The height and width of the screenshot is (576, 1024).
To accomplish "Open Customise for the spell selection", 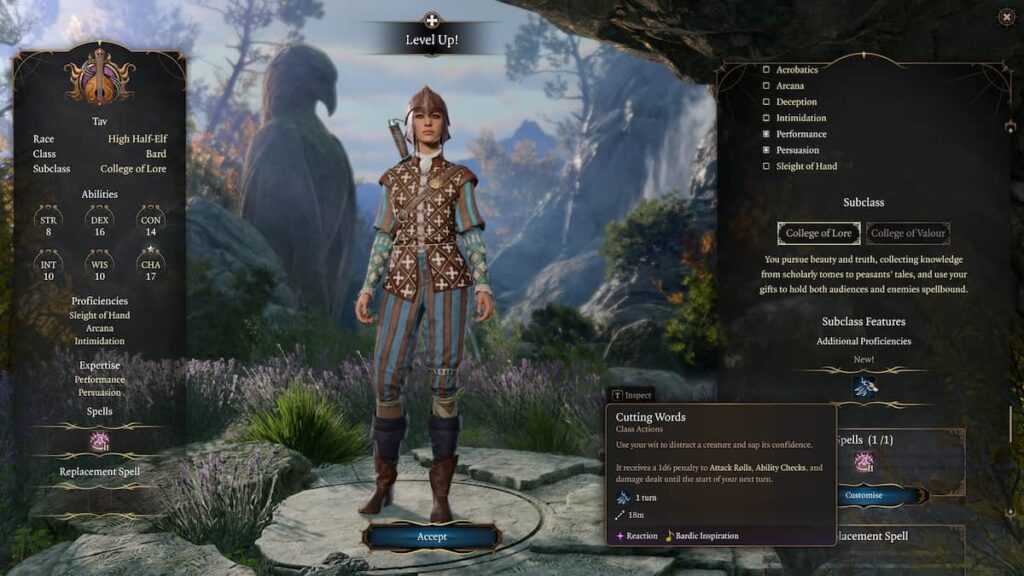I will [864, 495].
